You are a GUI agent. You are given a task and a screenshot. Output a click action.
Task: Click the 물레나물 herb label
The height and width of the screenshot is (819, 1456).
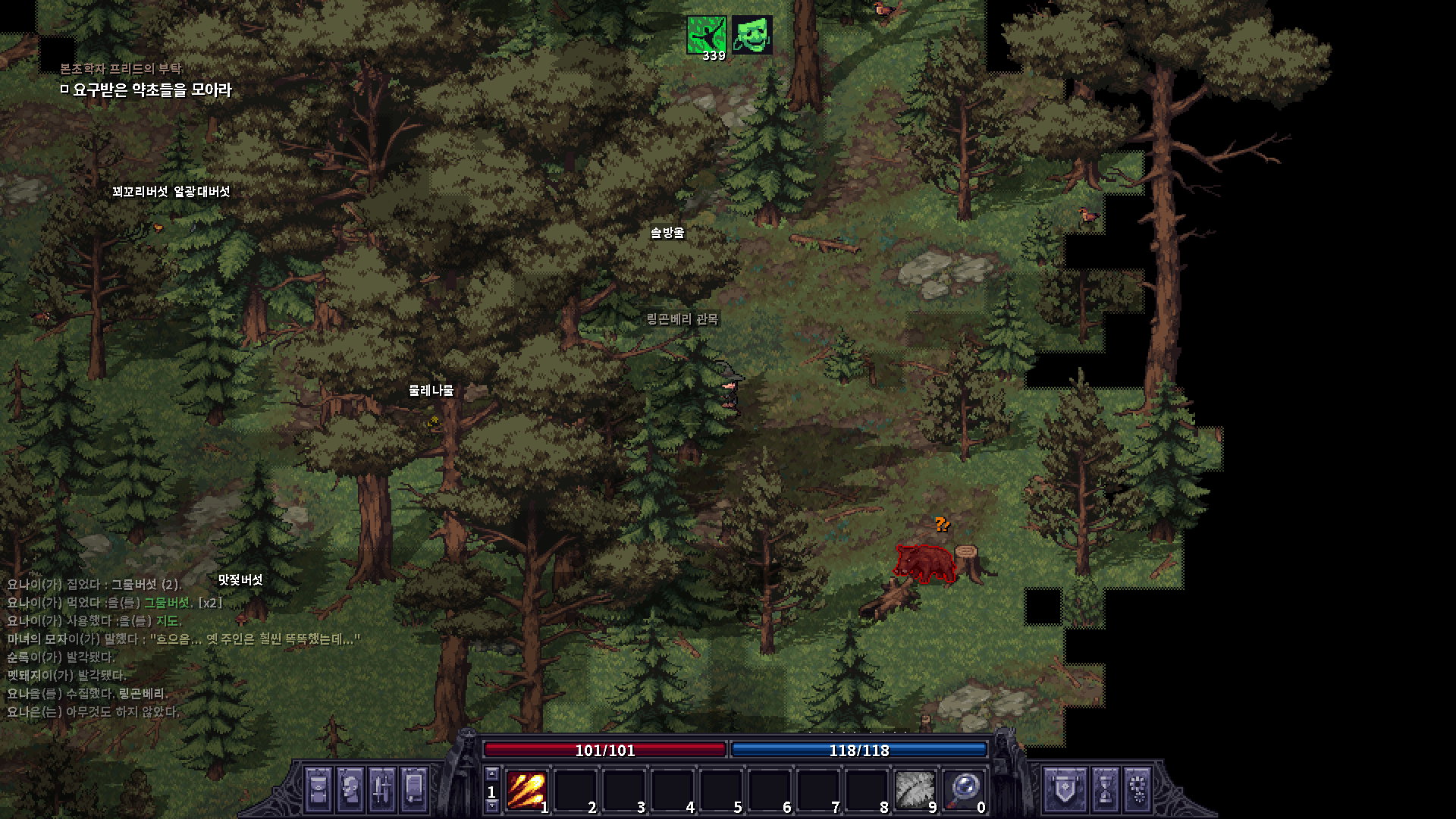click(x=431, y=391)
